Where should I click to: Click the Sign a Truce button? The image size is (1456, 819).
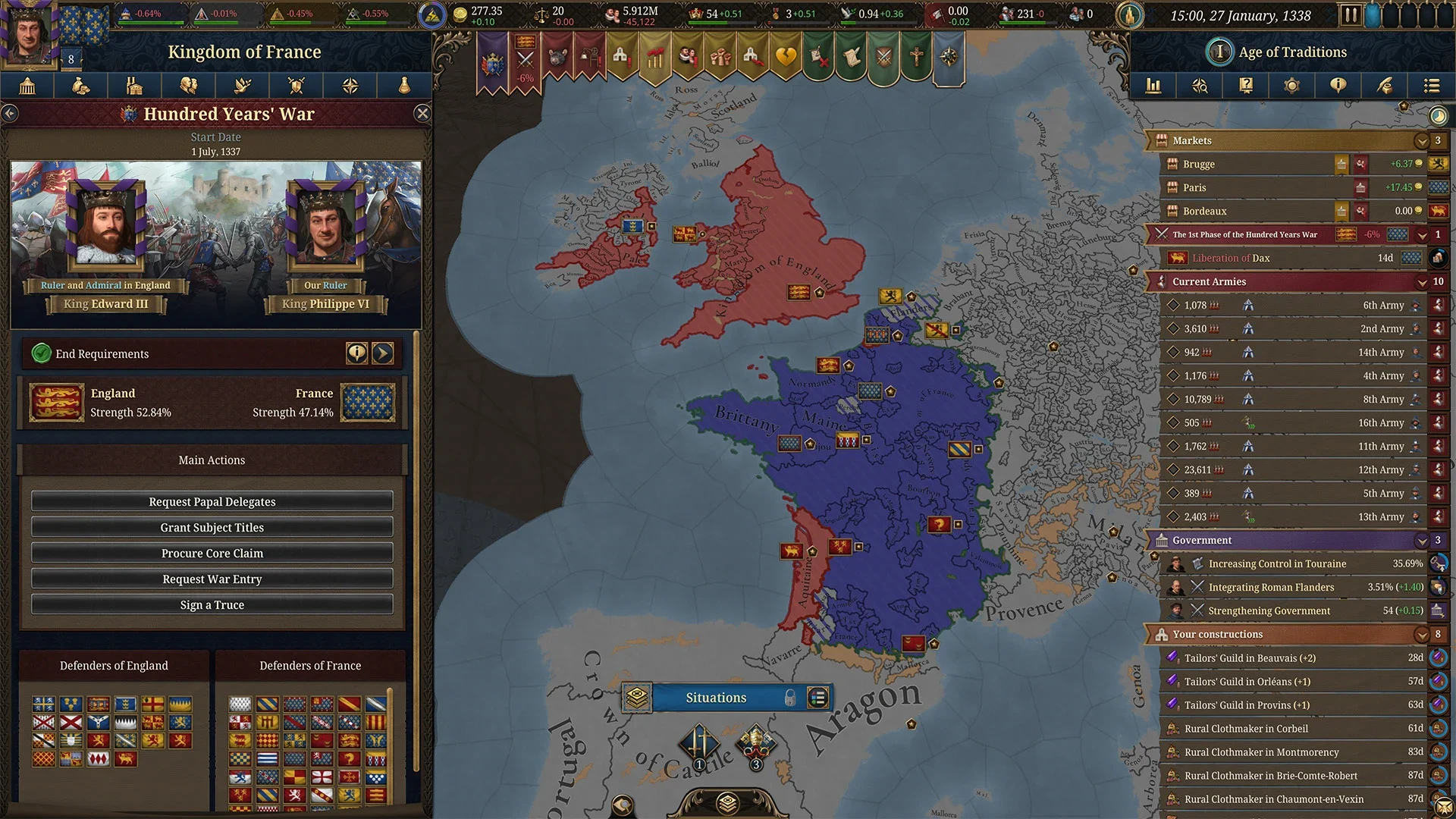pyautogui.click(x=212, y=604)
